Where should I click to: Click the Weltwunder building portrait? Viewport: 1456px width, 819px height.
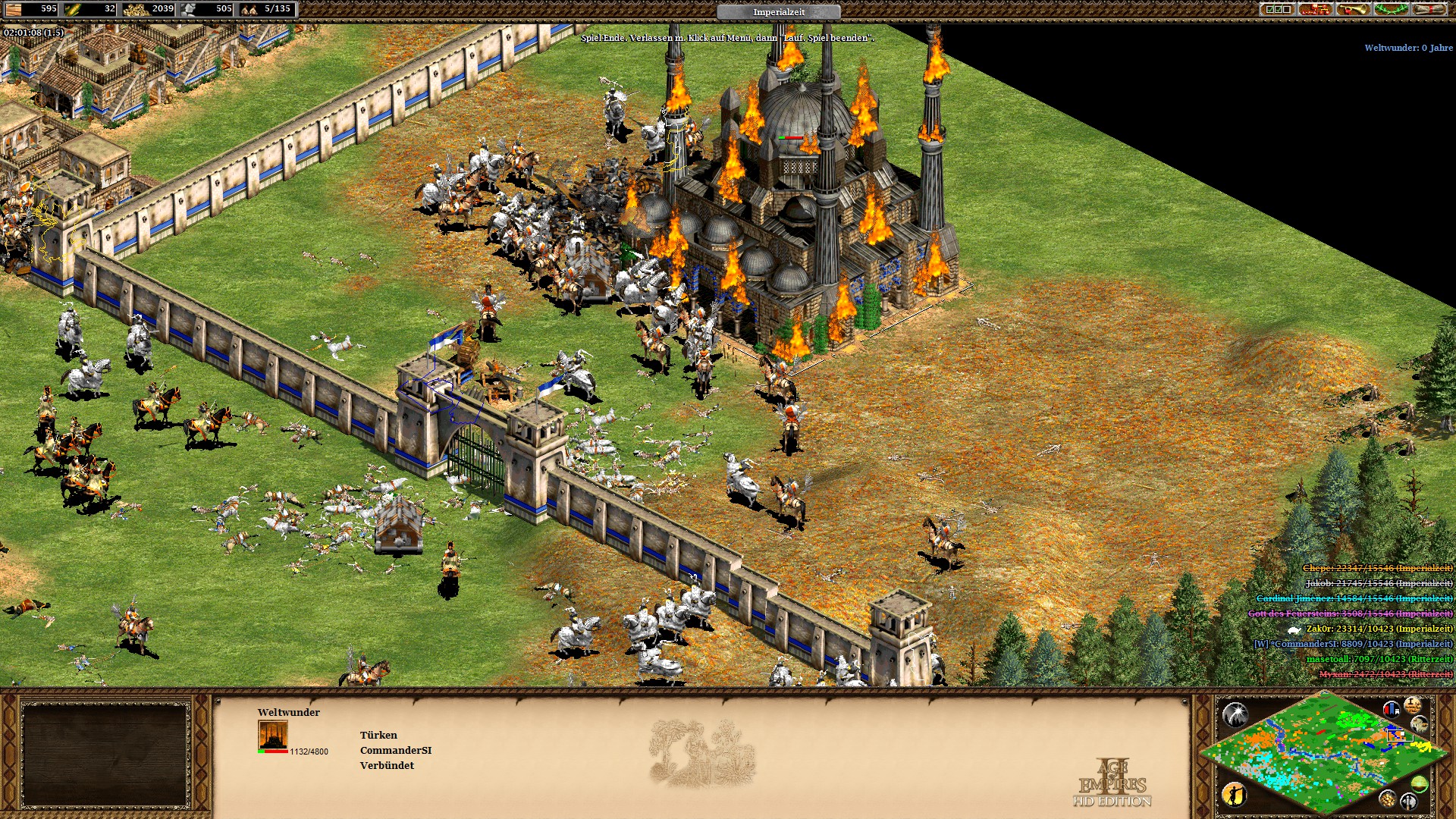(273, 736)
